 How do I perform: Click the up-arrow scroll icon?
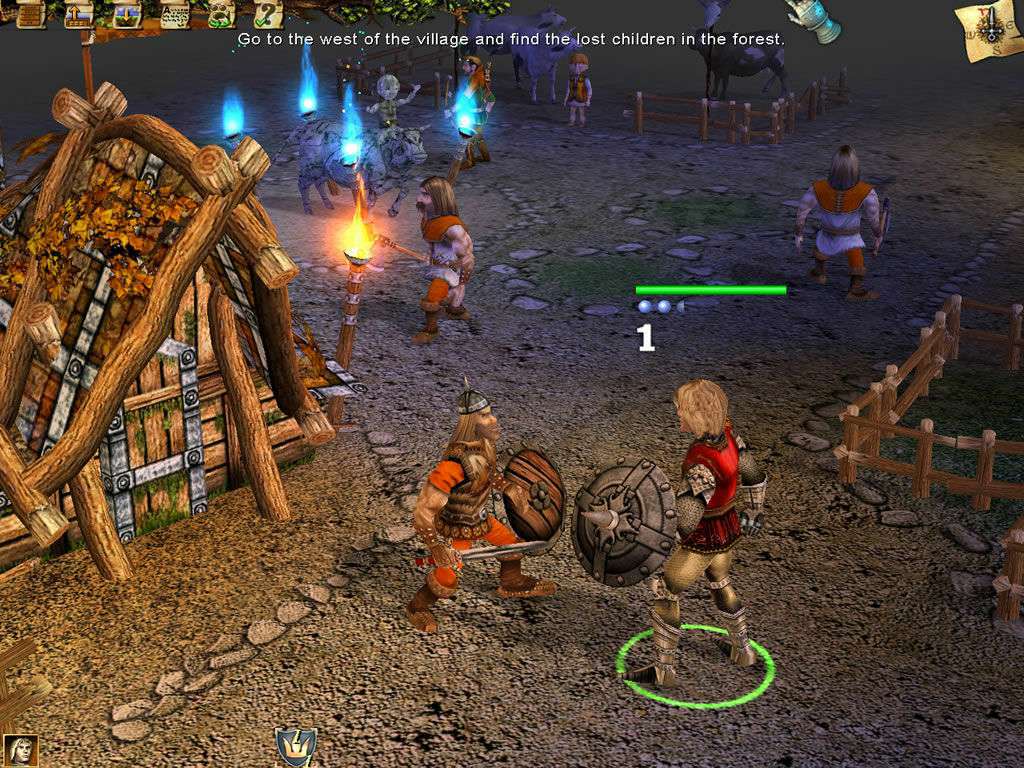78,13
